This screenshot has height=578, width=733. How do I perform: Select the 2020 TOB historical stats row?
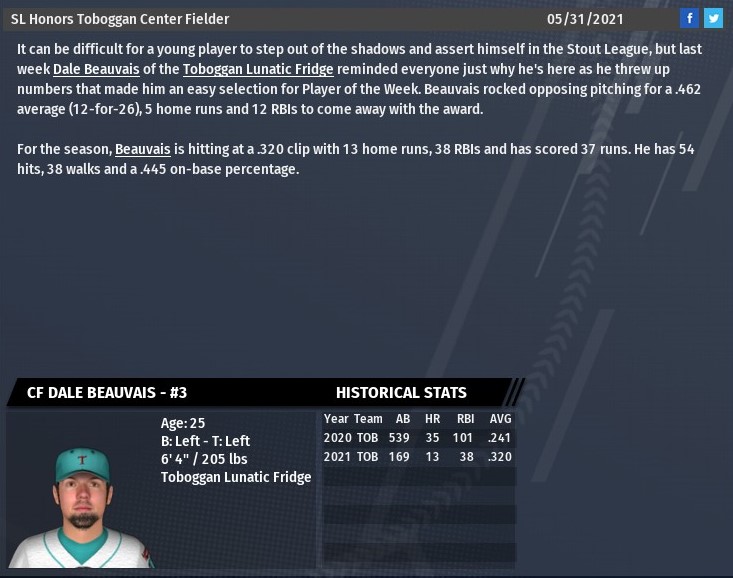(418, 437)
